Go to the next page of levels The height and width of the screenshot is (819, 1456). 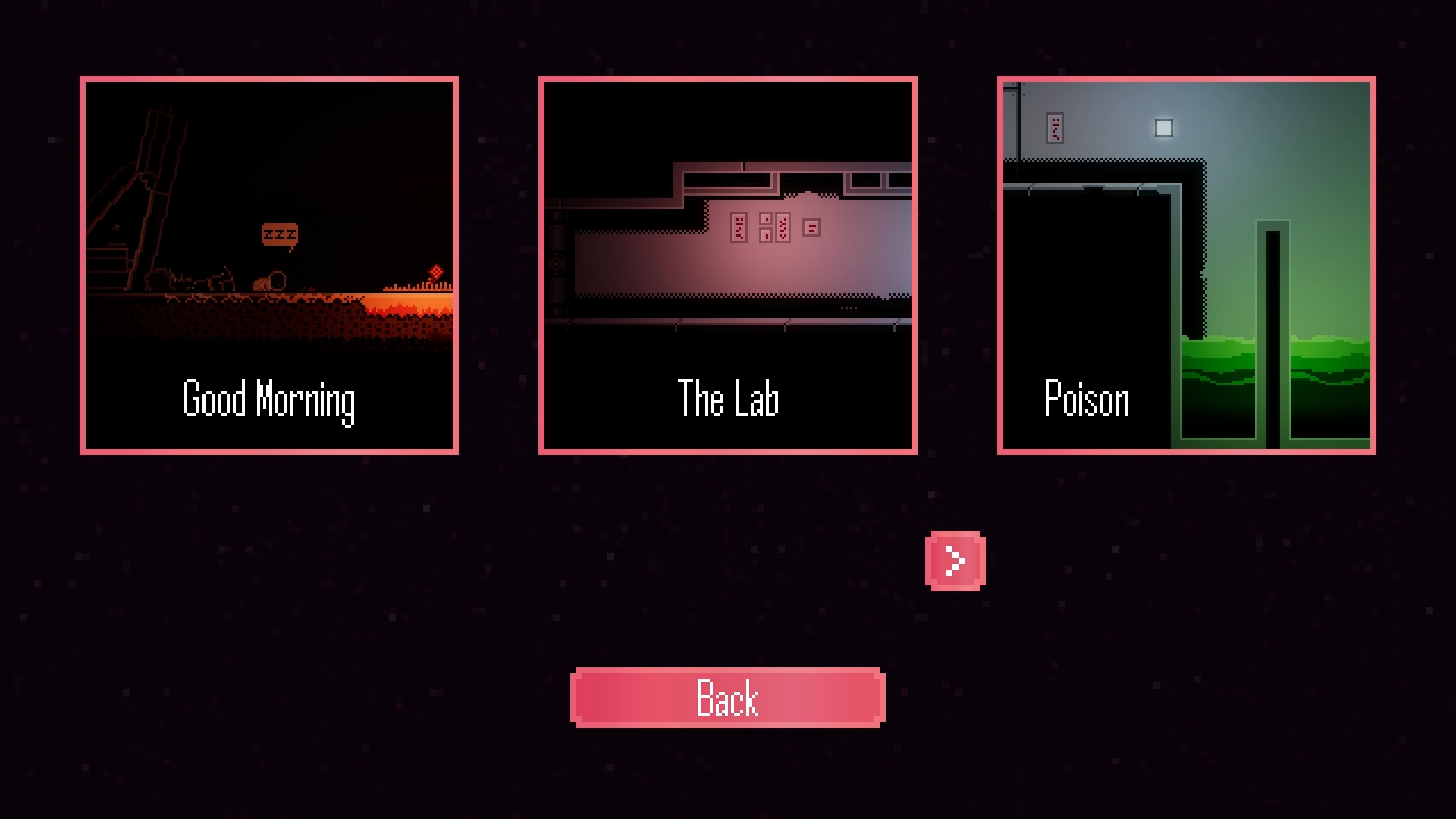click(x=955, y=561)
